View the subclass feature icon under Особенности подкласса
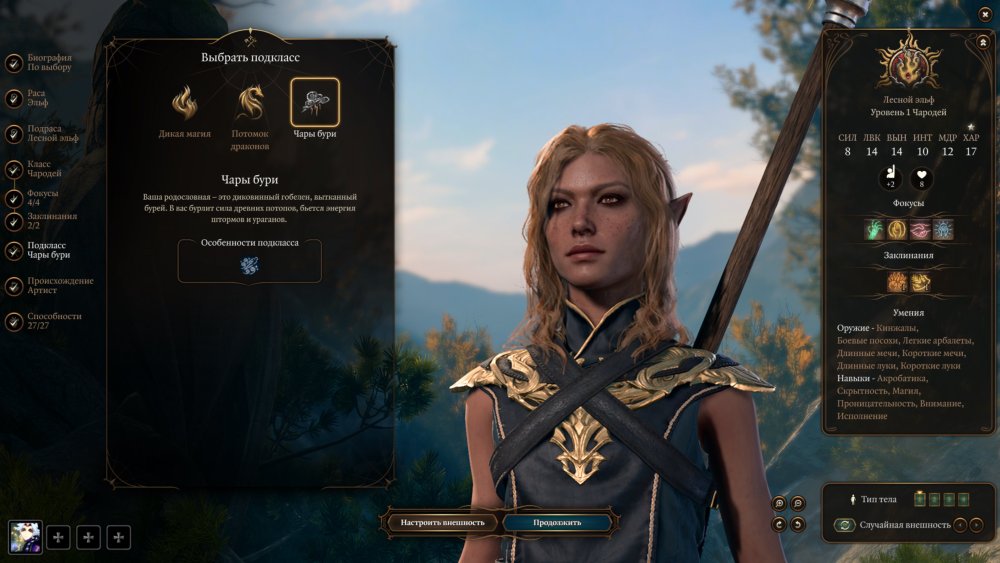Screen dimensions: 1000x563 point(249,265)
